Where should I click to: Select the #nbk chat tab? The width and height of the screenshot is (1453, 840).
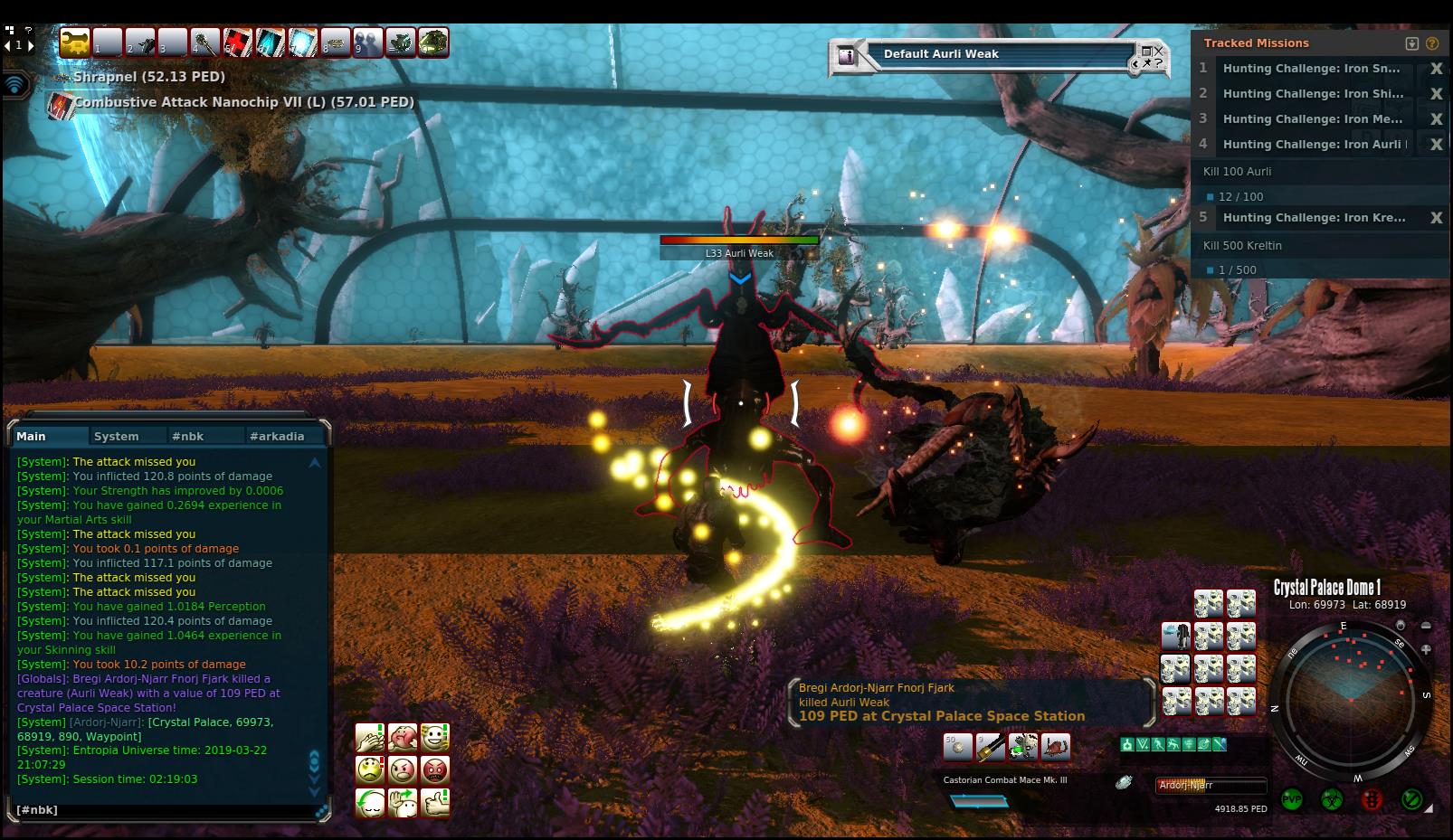point(187,436)
